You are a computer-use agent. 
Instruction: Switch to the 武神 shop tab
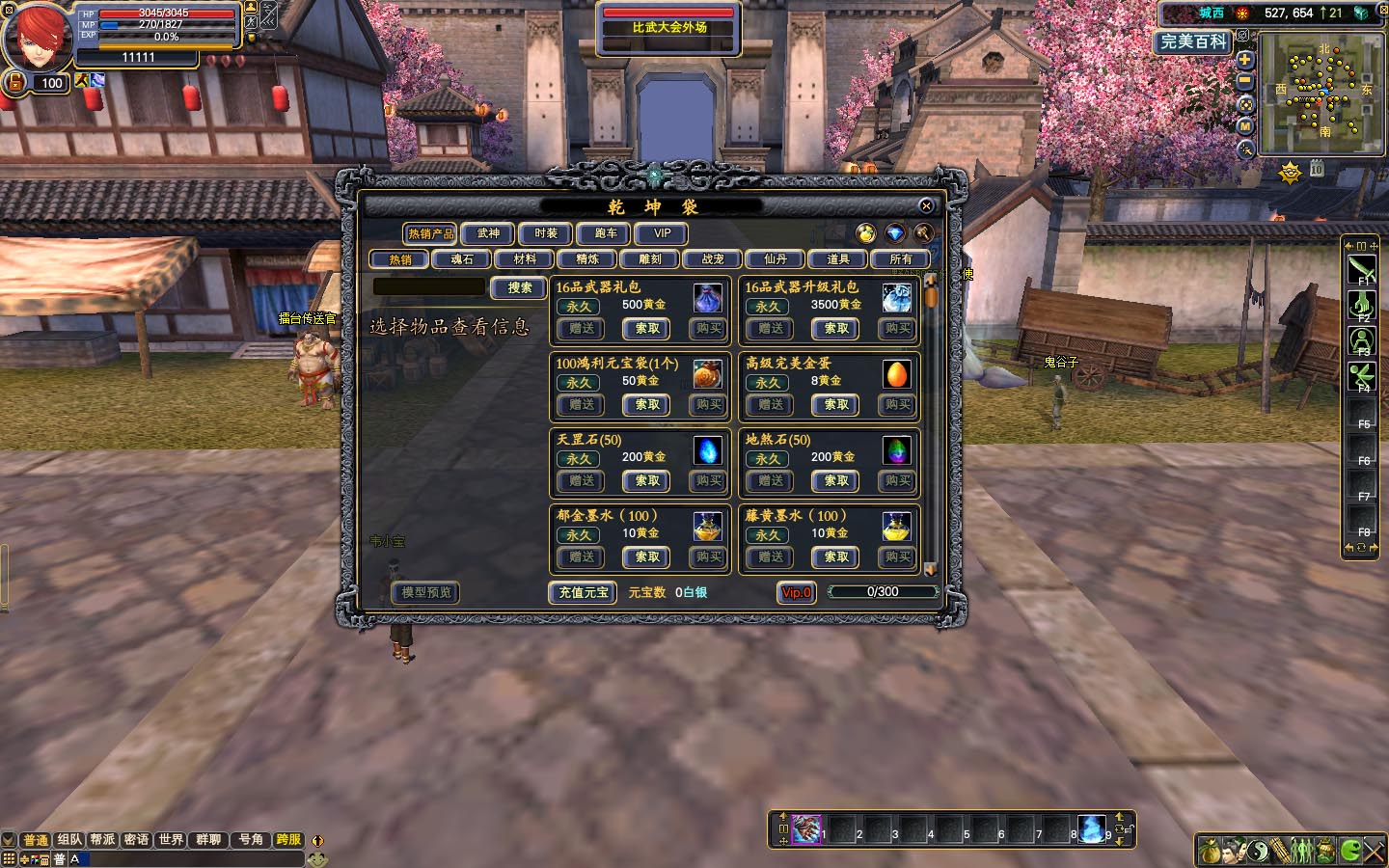488,233
